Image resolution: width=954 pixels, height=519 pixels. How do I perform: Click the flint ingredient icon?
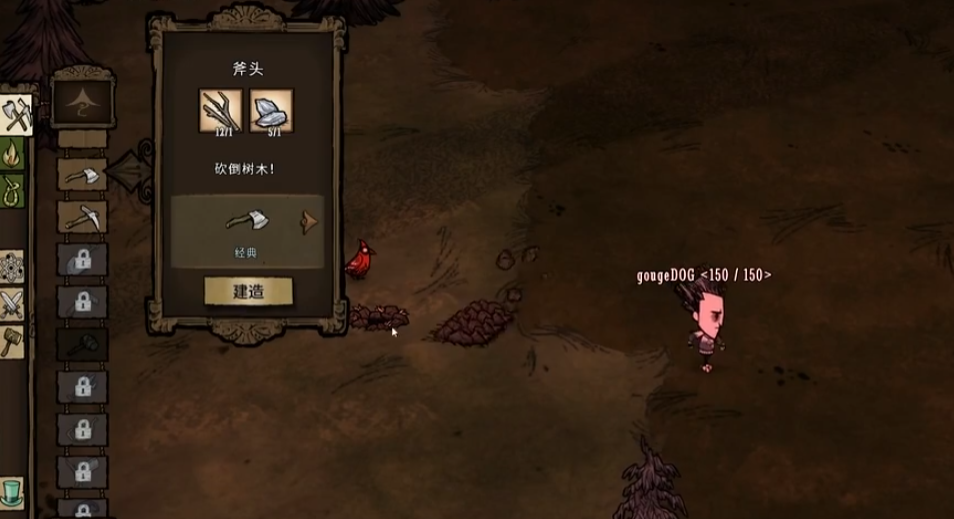pyautogui.click(x=271, y=109)
